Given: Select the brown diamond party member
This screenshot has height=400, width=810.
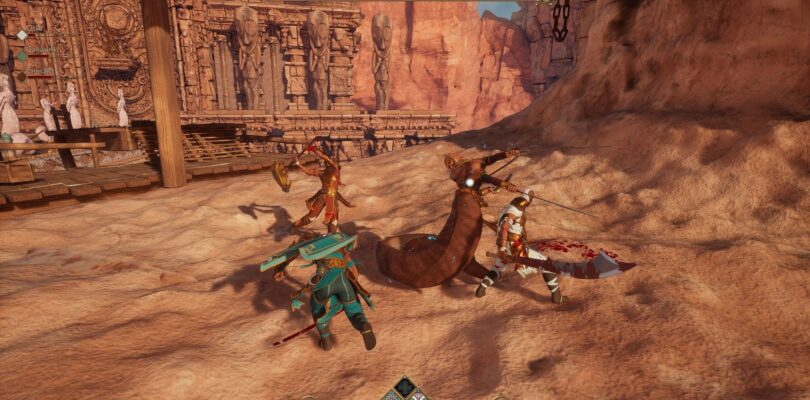Looking at the screenshot, I should [x=22, y=76].
